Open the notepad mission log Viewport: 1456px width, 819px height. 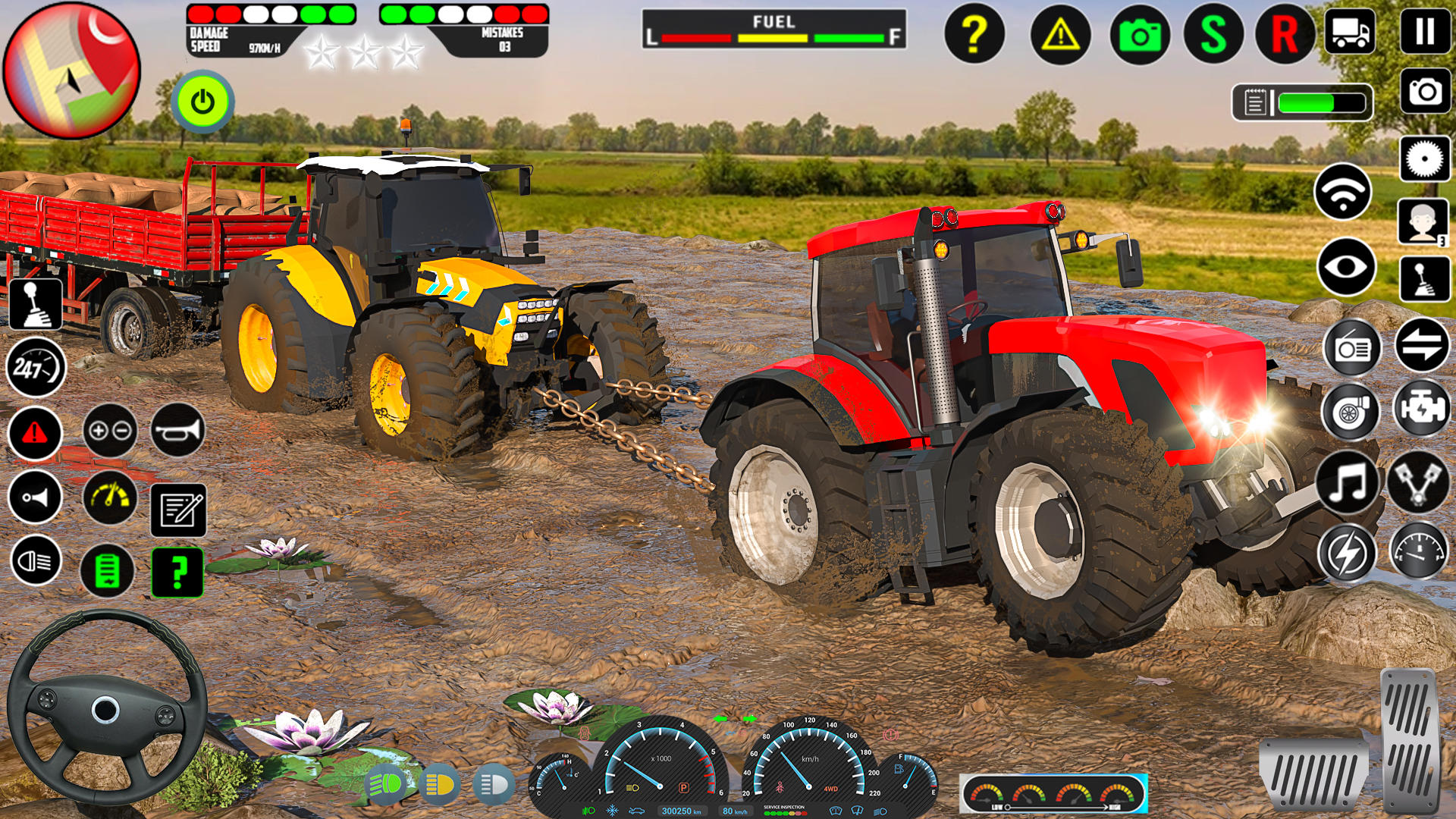[x=180, y=509]
